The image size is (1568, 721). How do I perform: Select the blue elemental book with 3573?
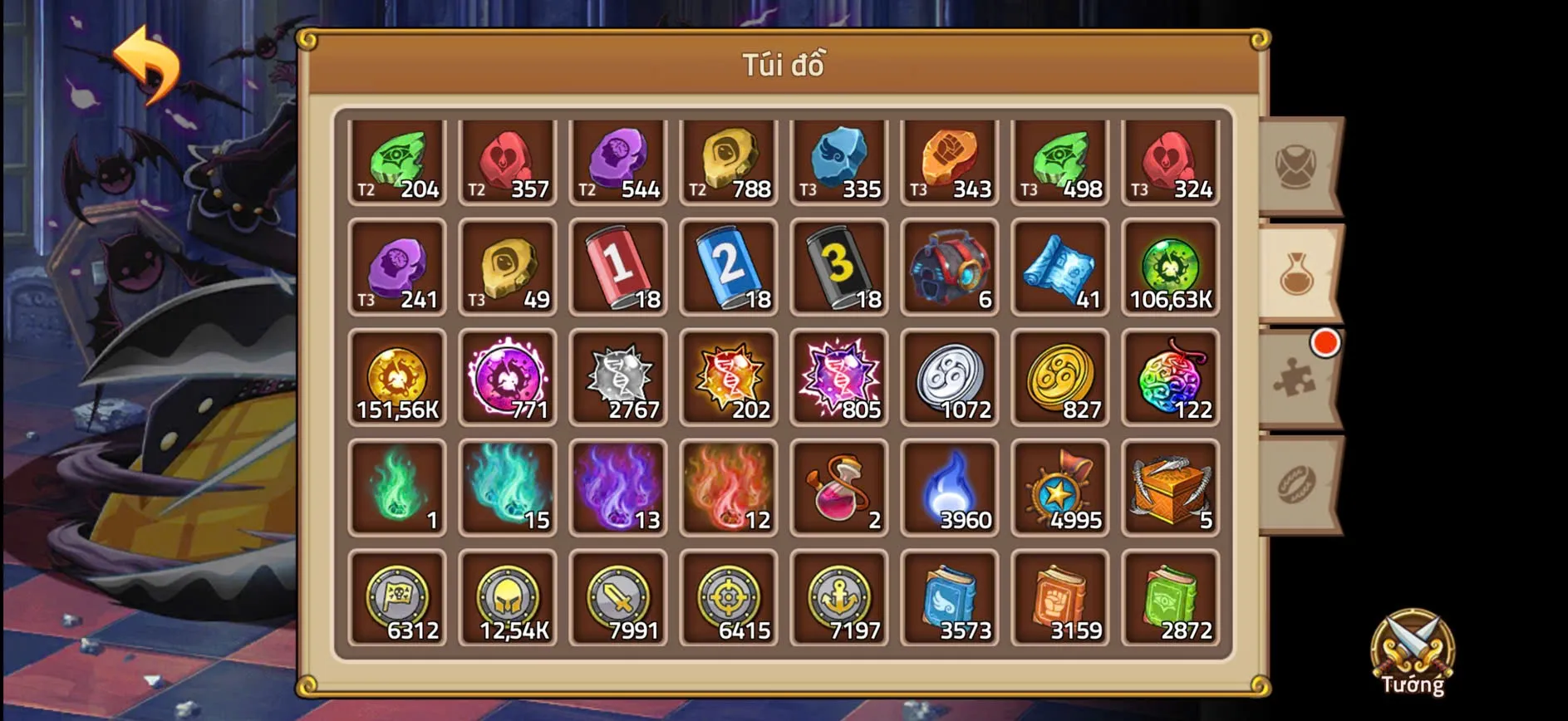pyautogui.click(x=950, y=599)
